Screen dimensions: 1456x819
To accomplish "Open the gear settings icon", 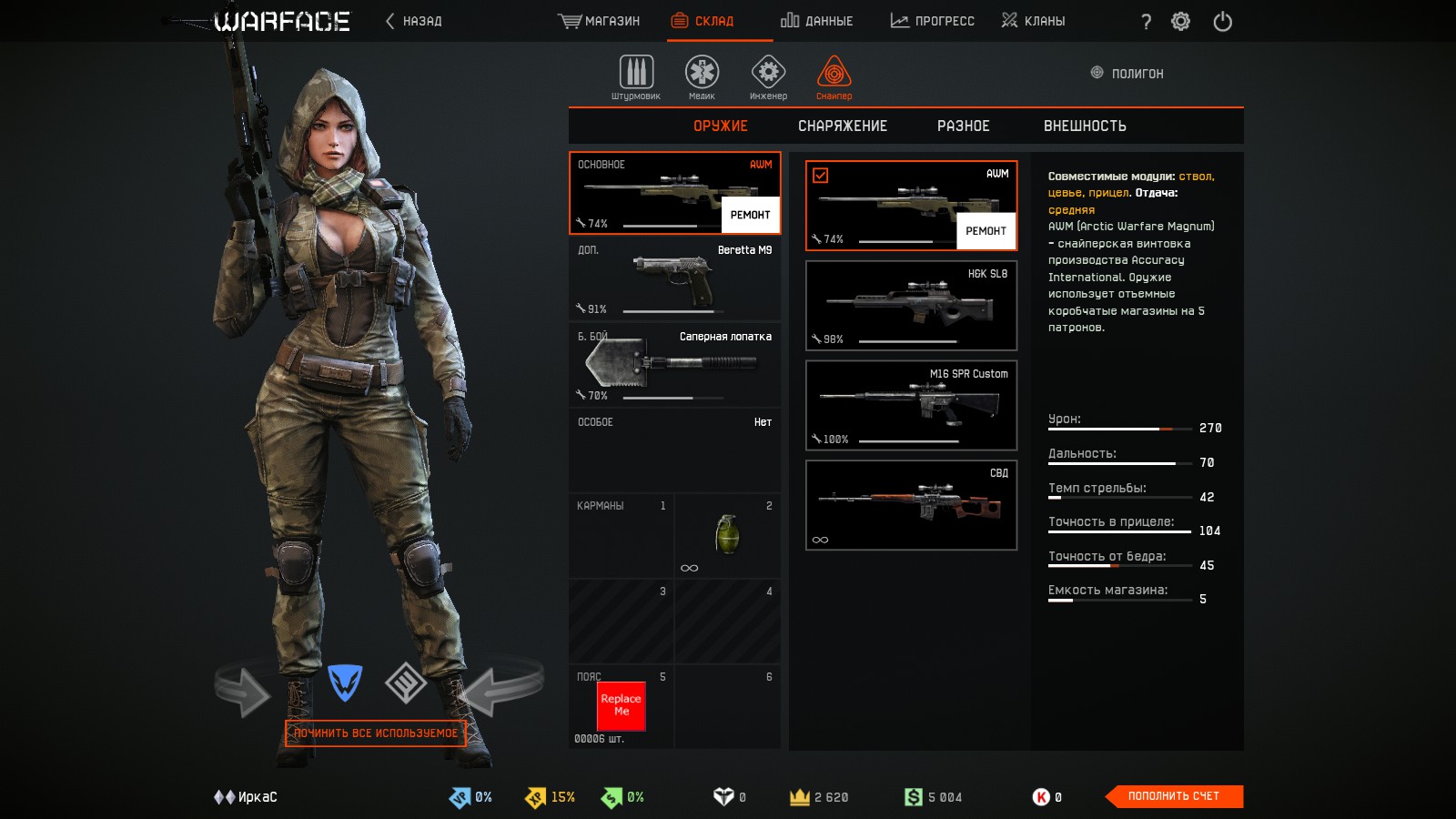I will tap(1180, 21).
